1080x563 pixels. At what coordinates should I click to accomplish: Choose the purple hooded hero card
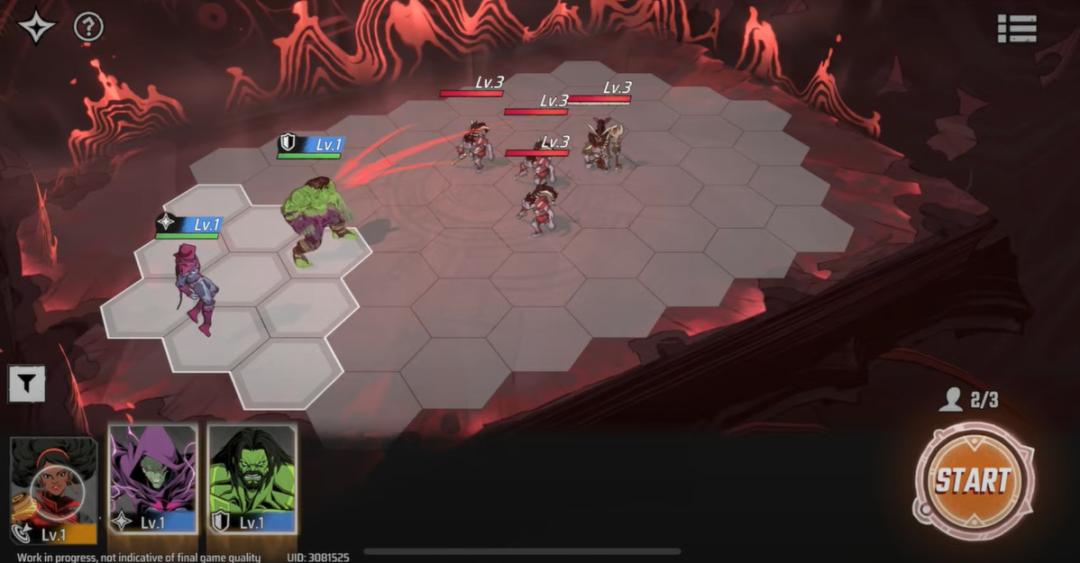point(152,478)
